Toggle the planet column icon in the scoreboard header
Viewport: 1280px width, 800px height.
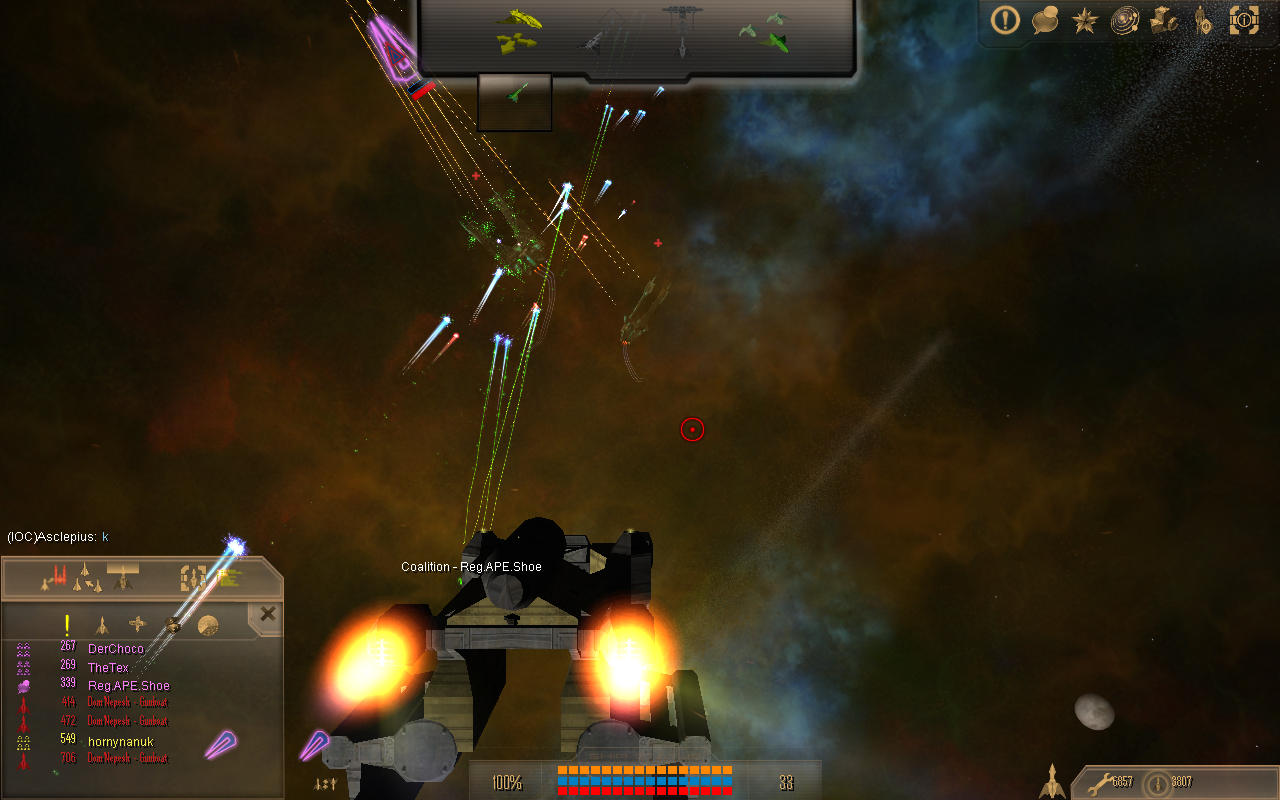coord(208,625)
